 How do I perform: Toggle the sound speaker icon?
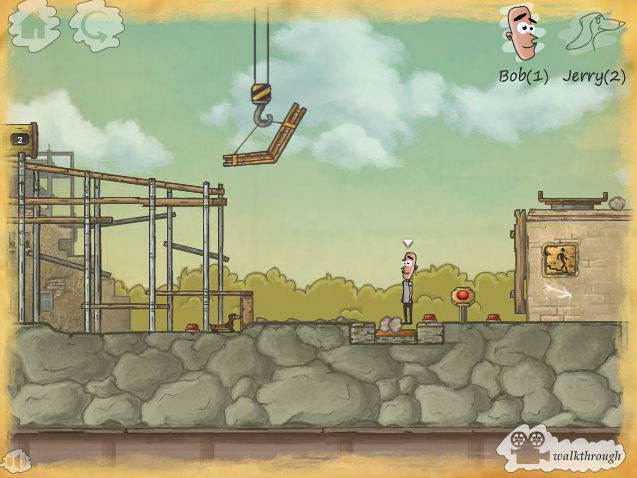click(17, 461)
